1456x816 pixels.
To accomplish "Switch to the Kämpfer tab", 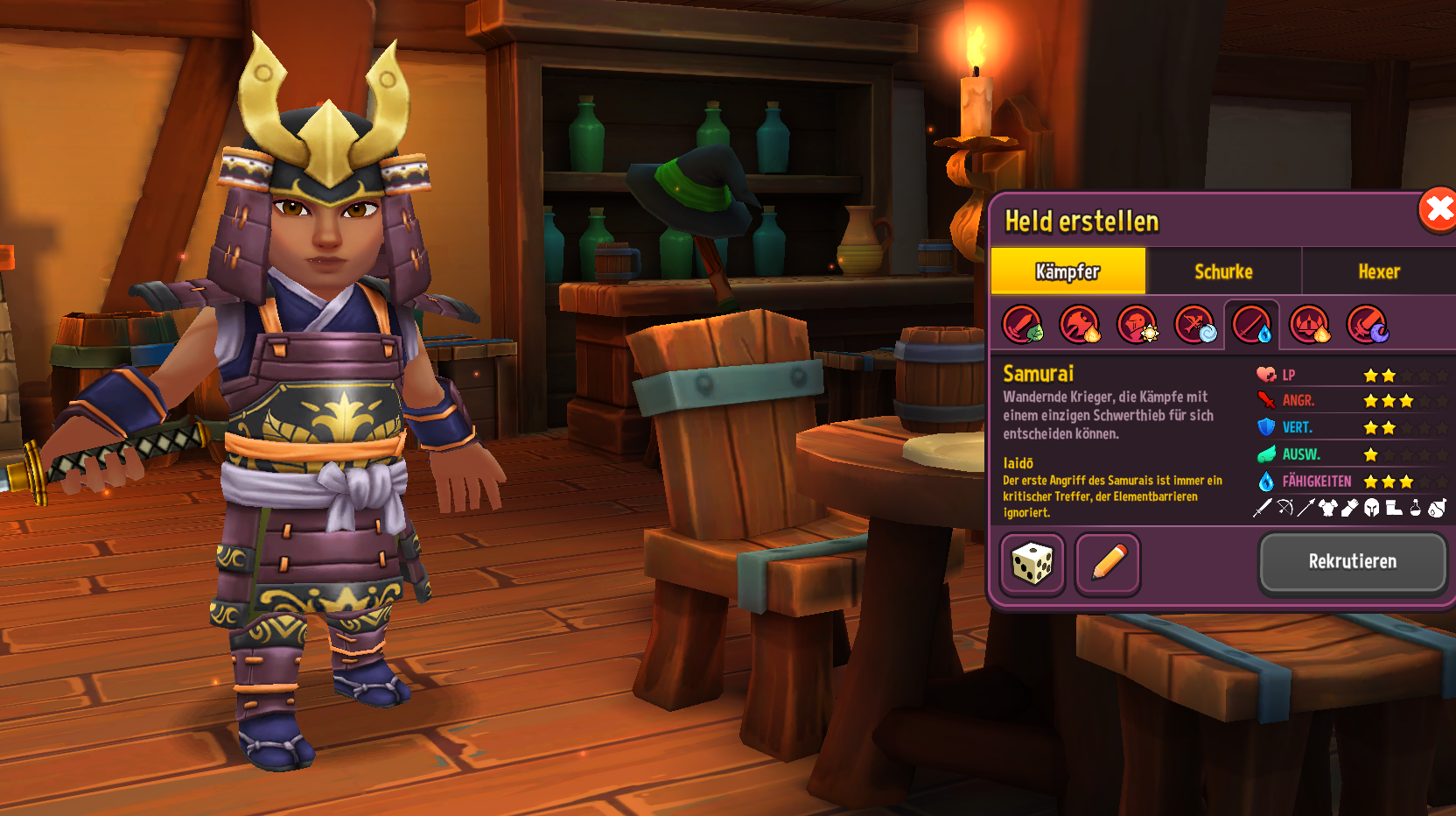I will 1067,271.
